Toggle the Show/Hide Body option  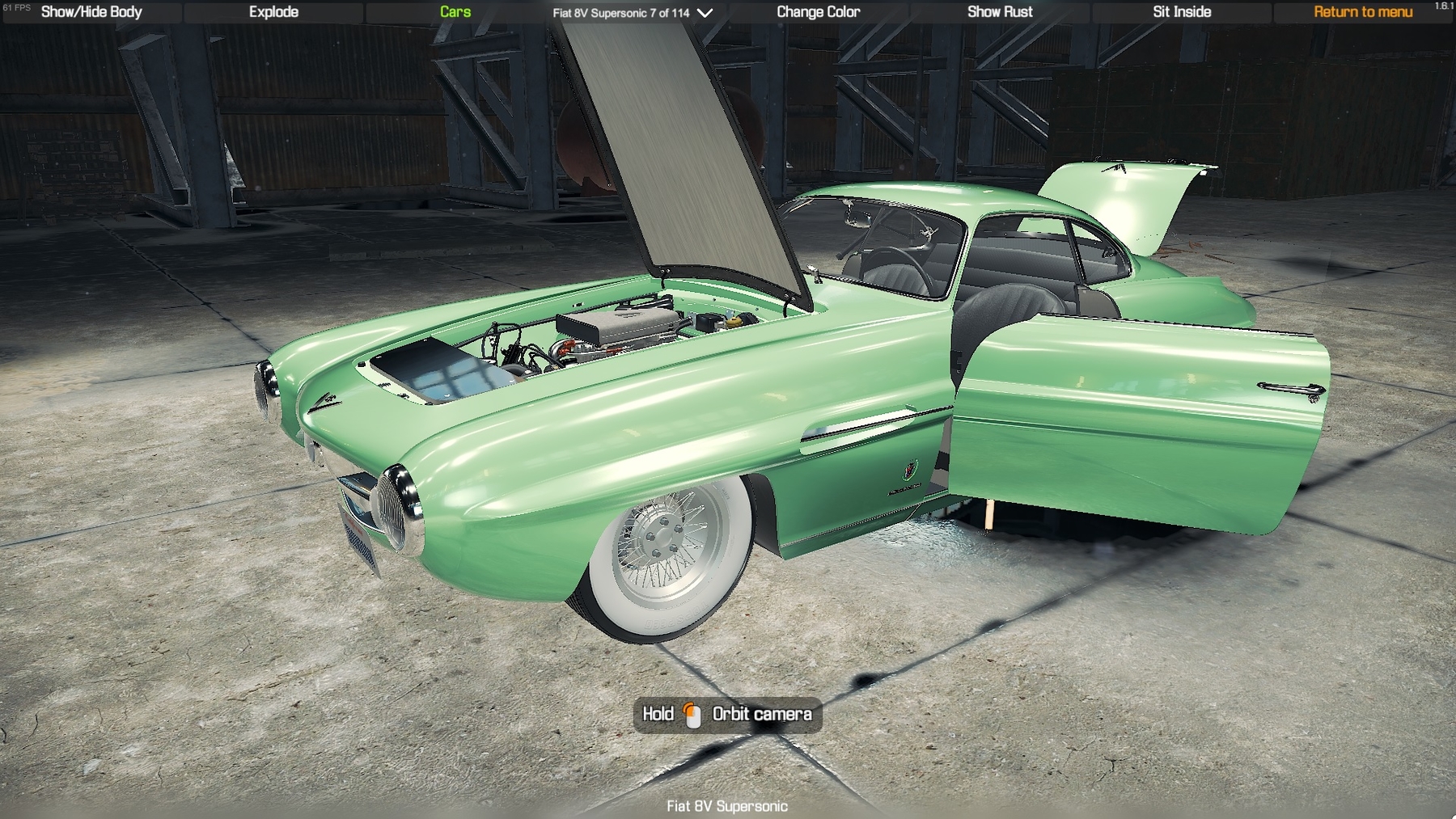click(x=91, y=12)
